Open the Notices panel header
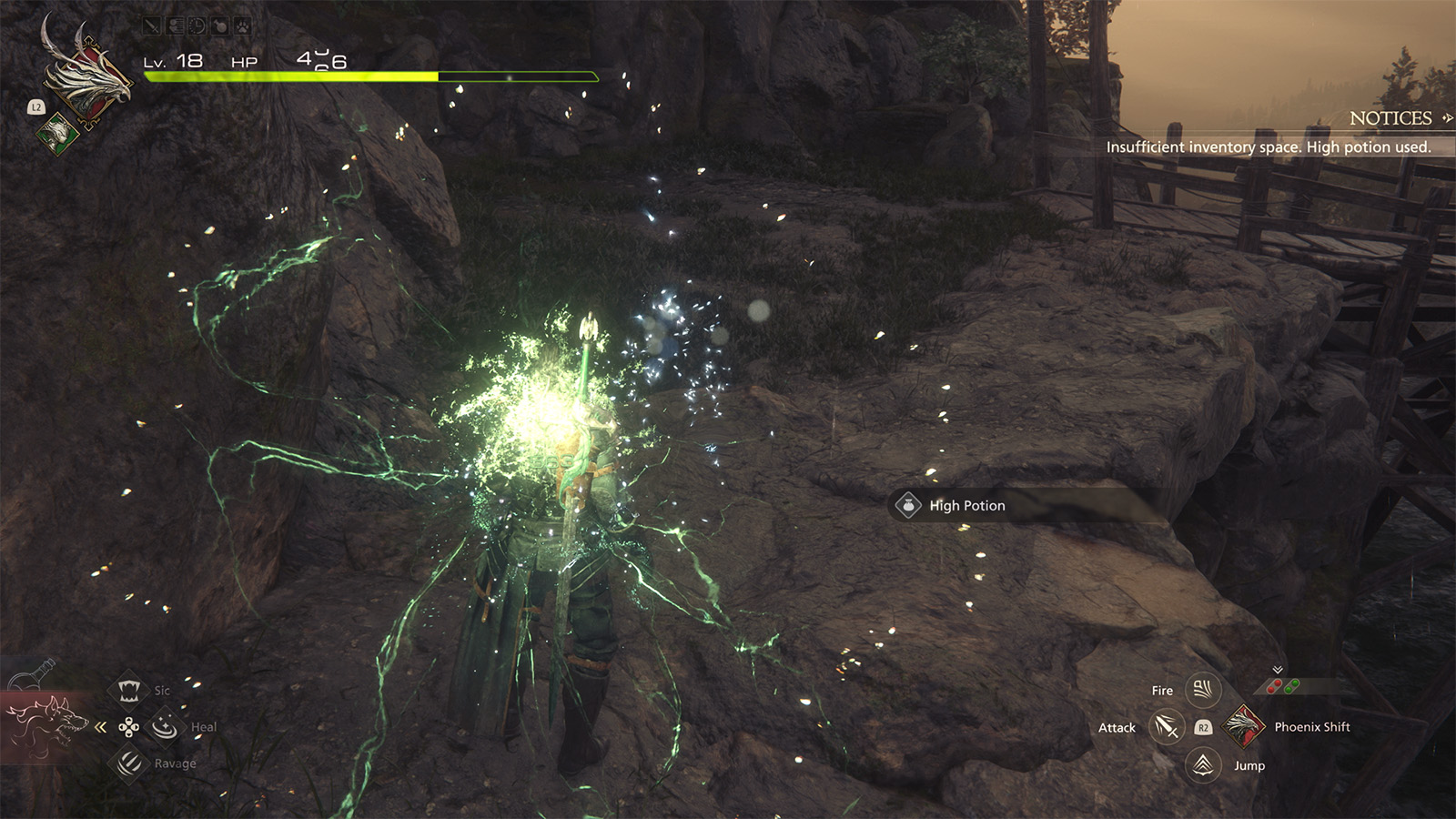 1390,118
